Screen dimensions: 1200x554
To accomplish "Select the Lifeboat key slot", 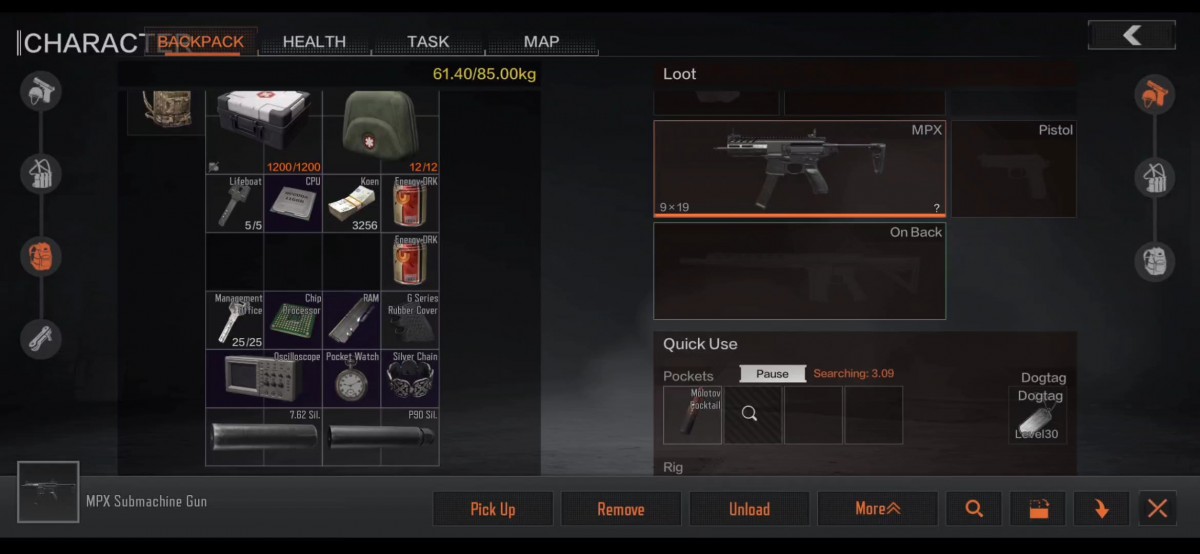I will coord(234,204).
